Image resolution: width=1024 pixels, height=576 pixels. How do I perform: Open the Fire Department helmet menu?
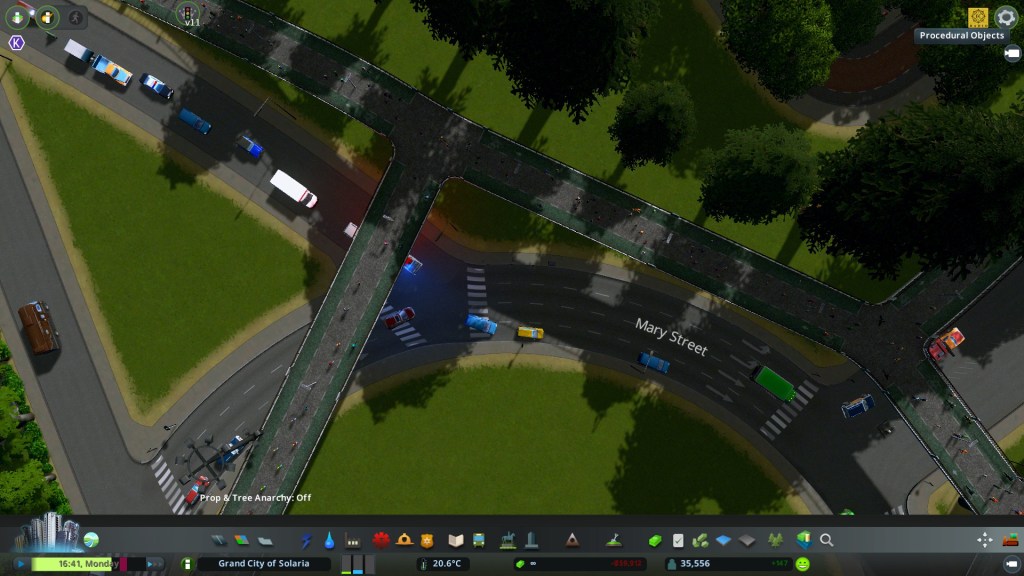point(404,540)
